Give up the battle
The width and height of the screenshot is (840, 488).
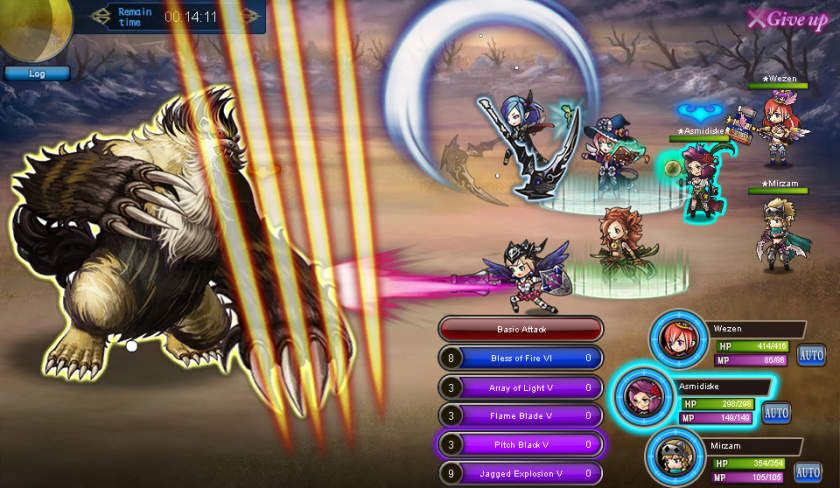pyautogui.click(x=788, y=19)
